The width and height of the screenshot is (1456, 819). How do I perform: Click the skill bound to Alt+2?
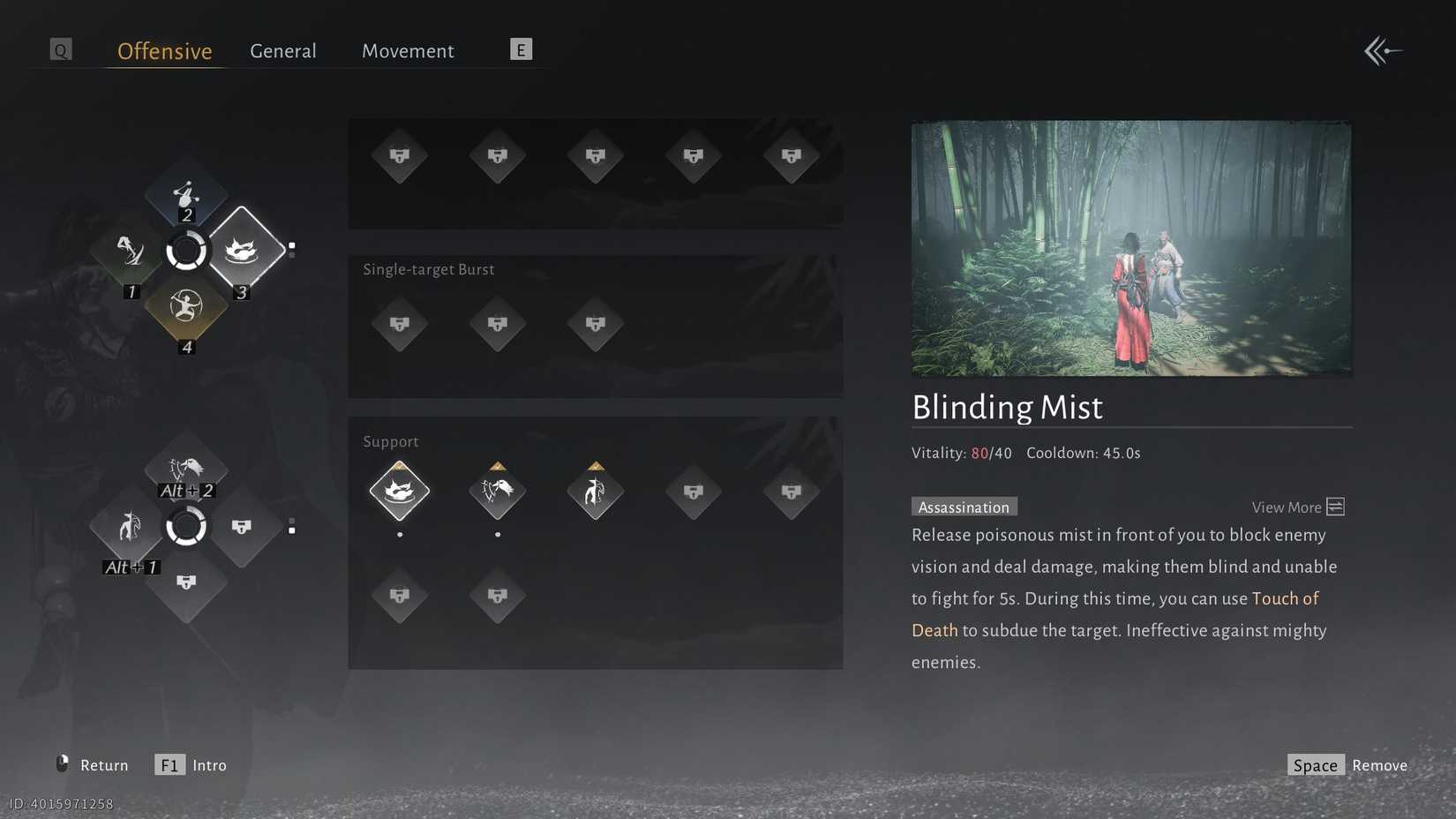click(x=186, y=468)
